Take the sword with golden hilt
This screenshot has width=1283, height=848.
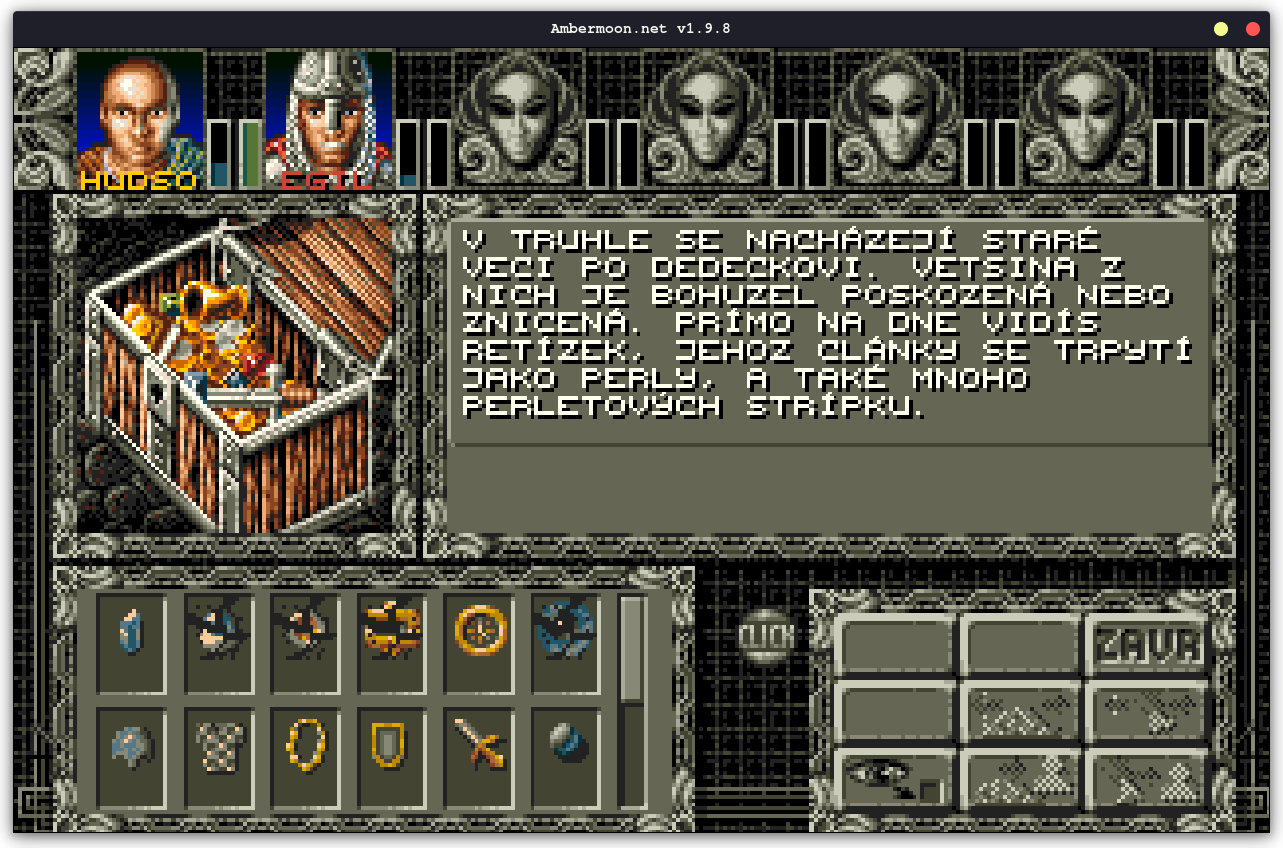480,746
